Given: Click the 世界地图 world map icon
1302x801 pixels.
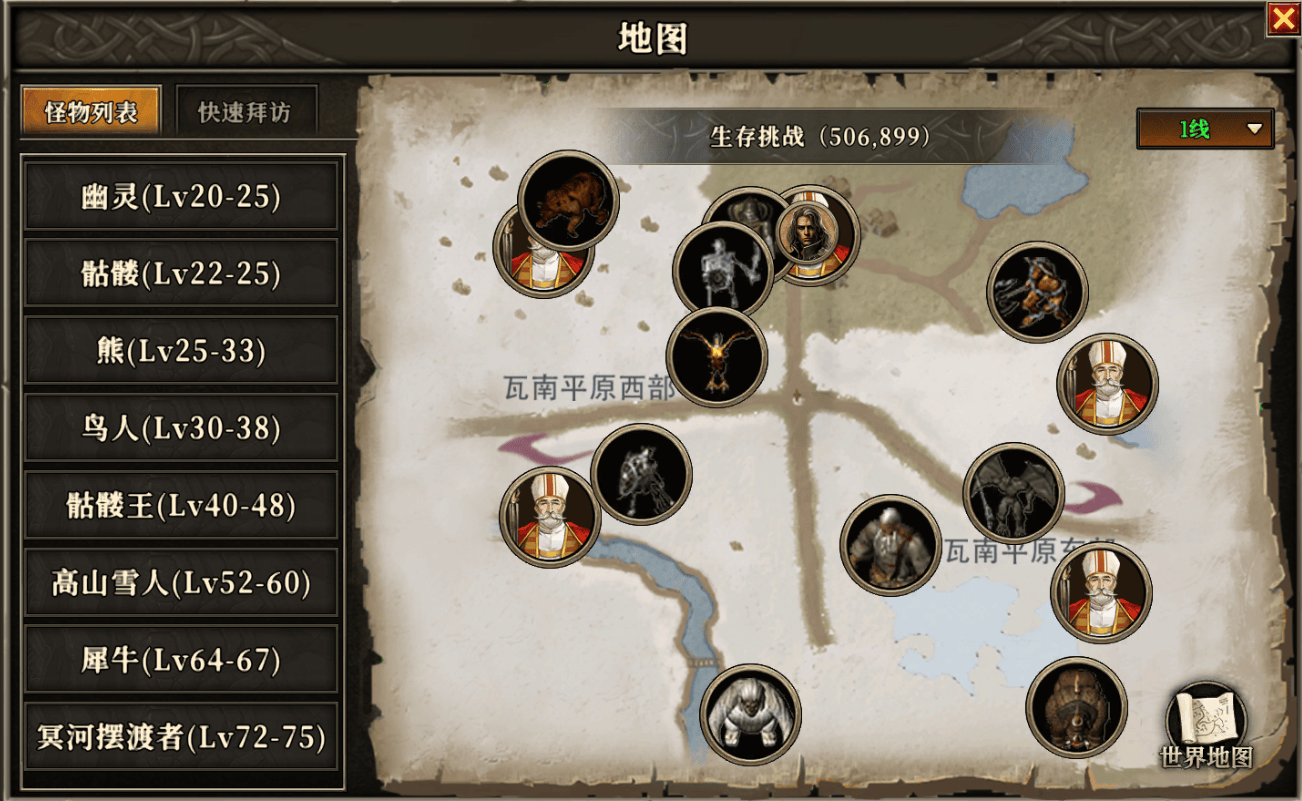Looking at the screenshot, I should (x=1205, y=718).
